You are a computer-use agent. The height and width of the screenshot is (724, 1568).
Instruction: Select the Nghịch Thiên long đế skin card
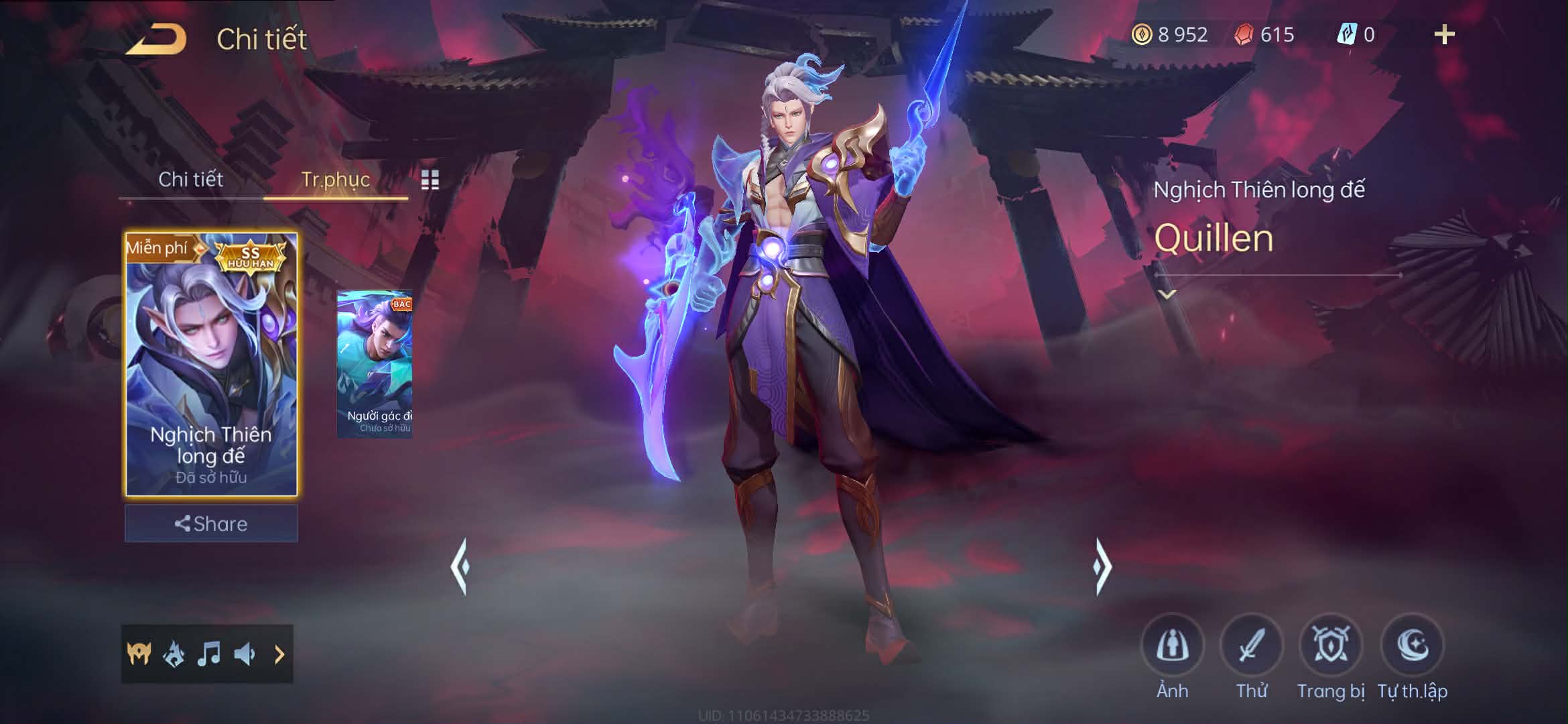211,364
